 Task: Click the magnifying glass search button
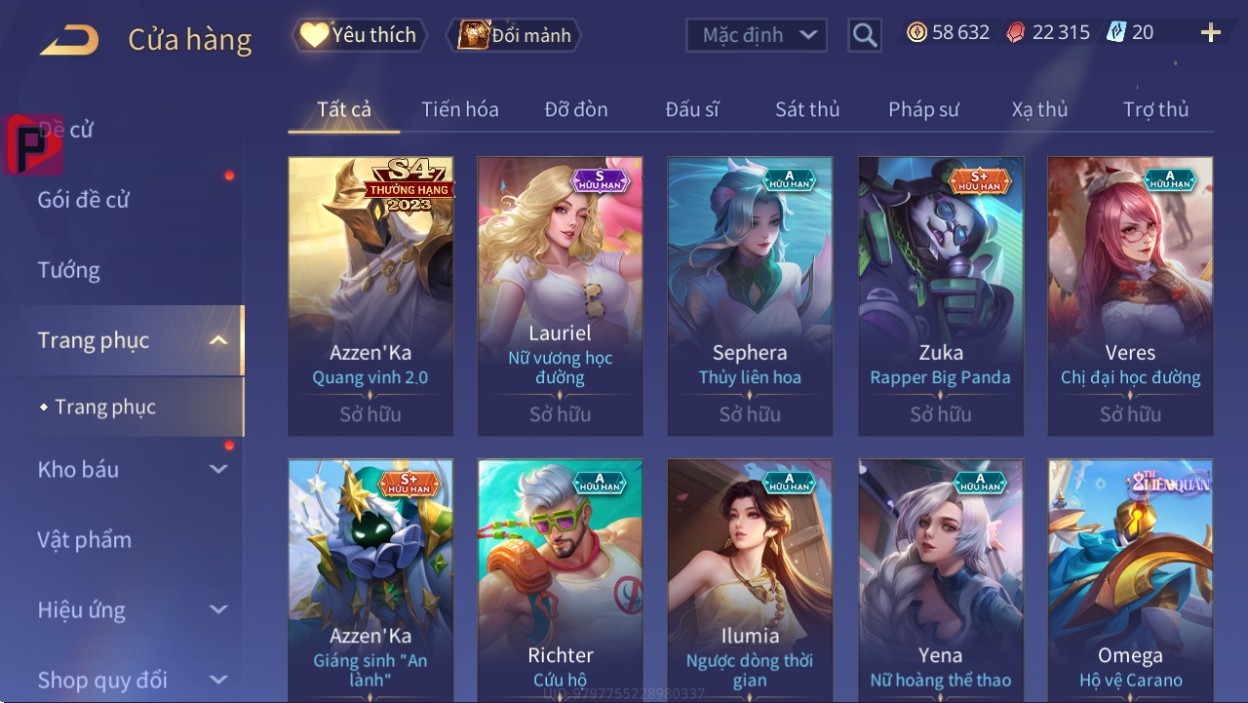click(x=864, y=36)
